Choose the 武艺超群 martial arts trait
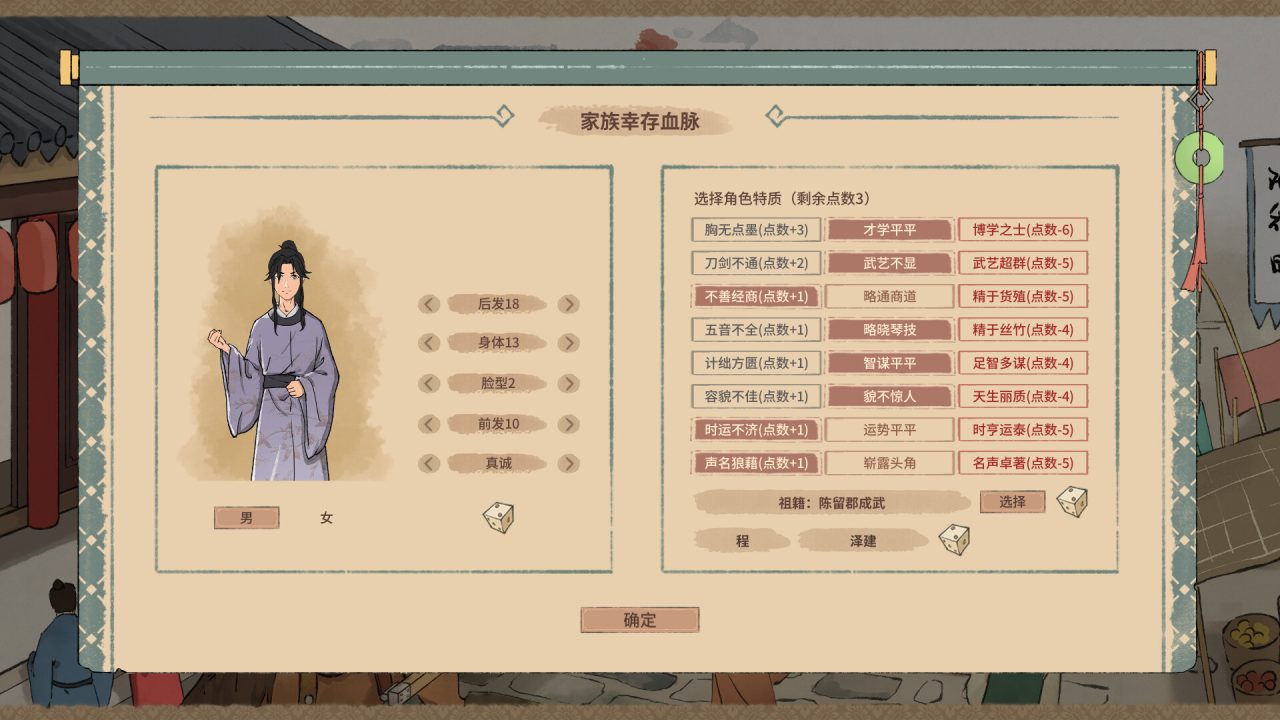This screenshot has width=1280, height=720. coord(1019,263)
